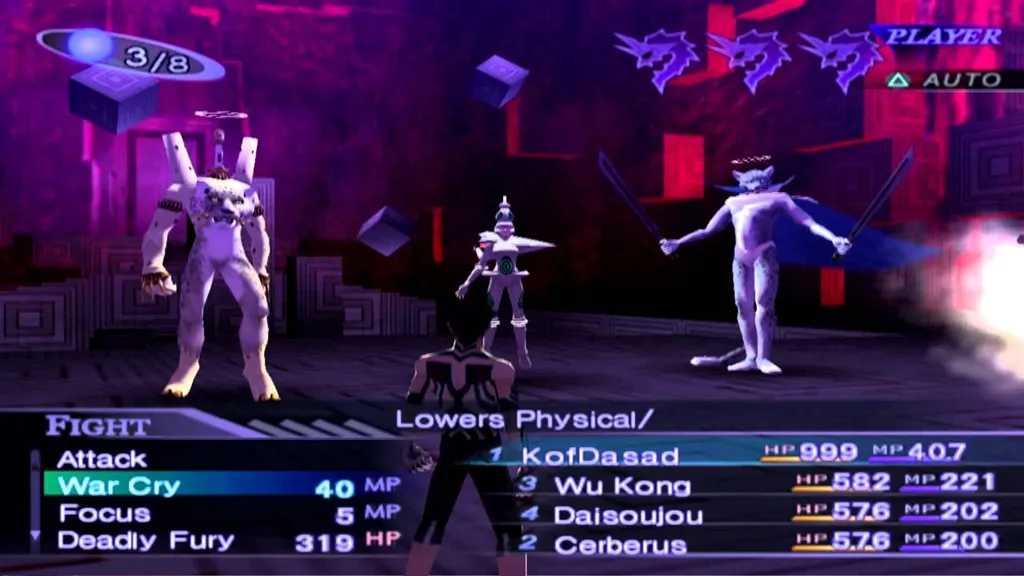Screen dimensions: 1024x576
Task: Select Wu Kong in the party list
Action: point(622,486)
